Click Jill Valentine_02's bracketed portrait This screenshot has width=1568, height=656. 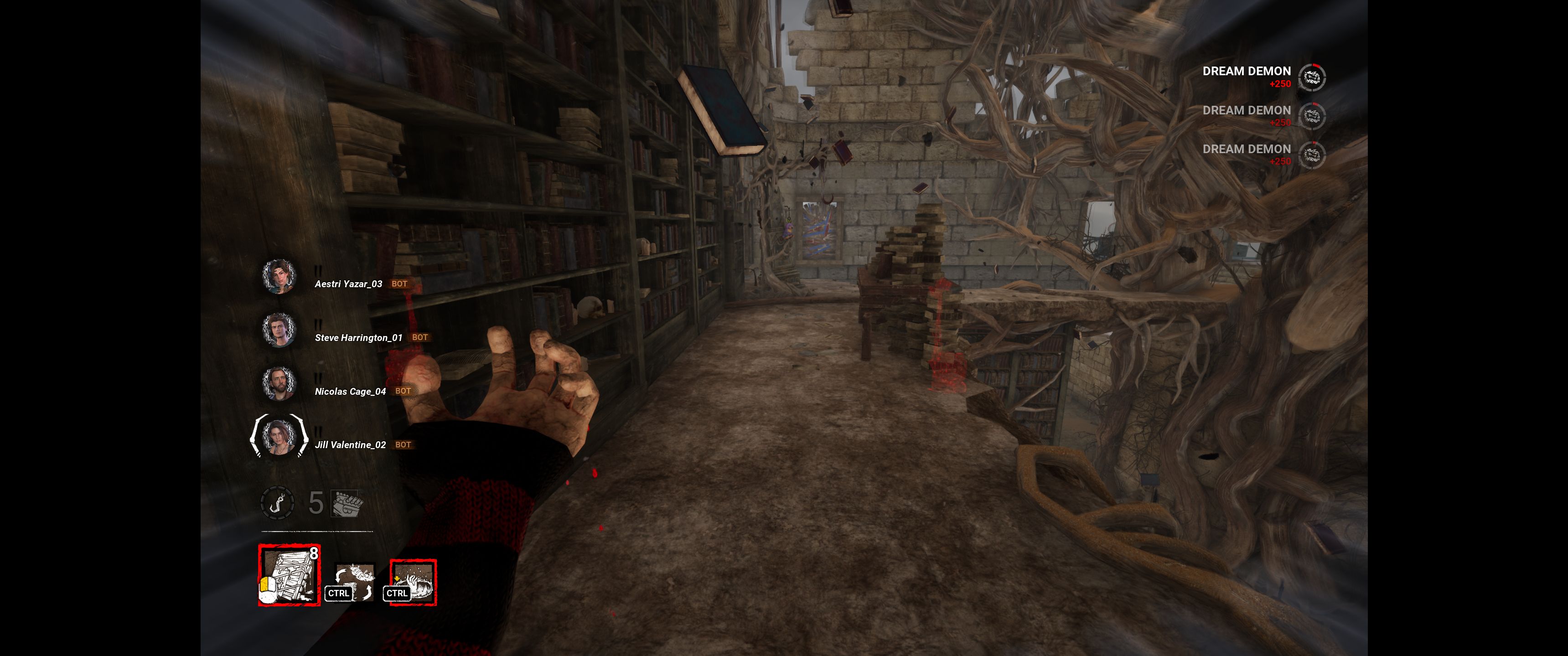[279, 436]
